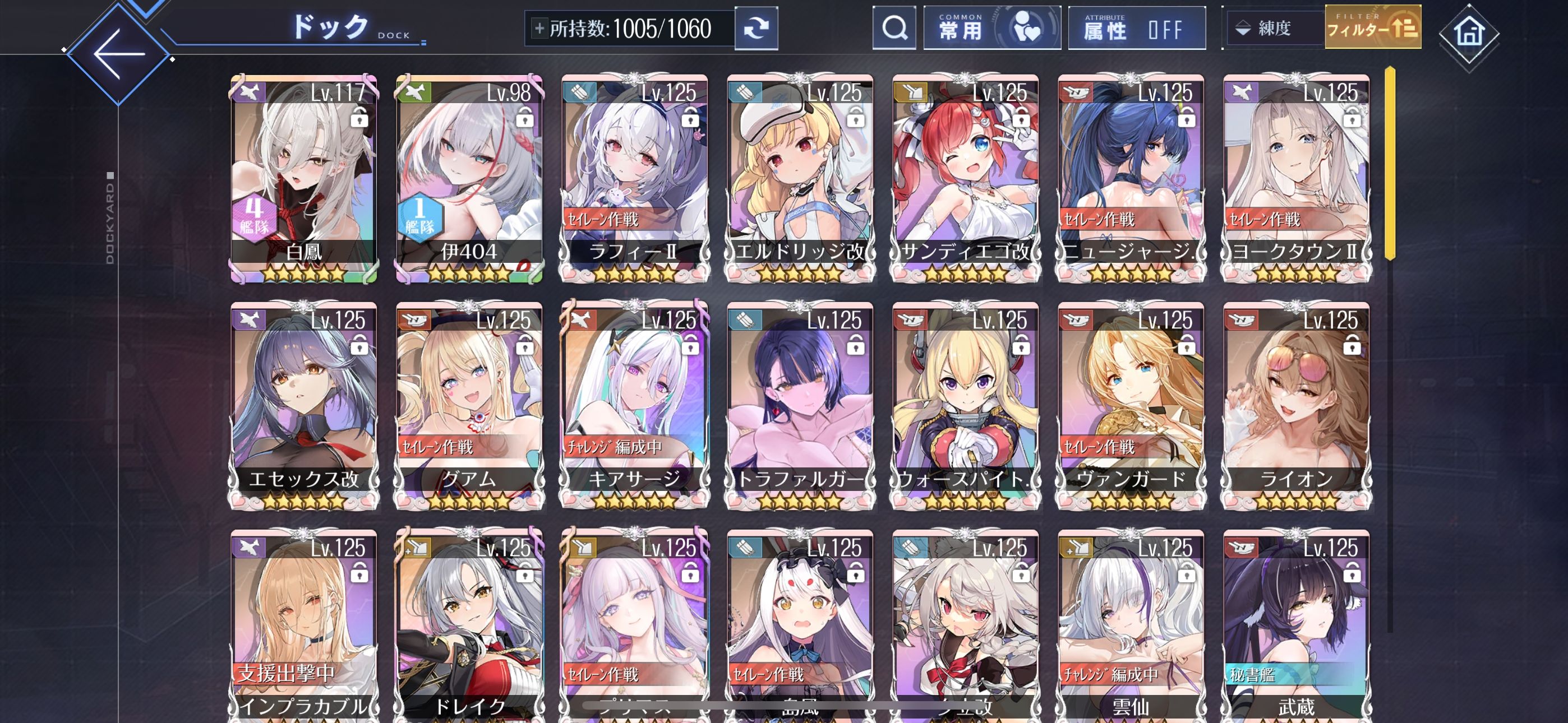Choose the エセックス改 ship card
This screenshot has width=1568, height=723.
pyautogui.click(x=304, y=406)
